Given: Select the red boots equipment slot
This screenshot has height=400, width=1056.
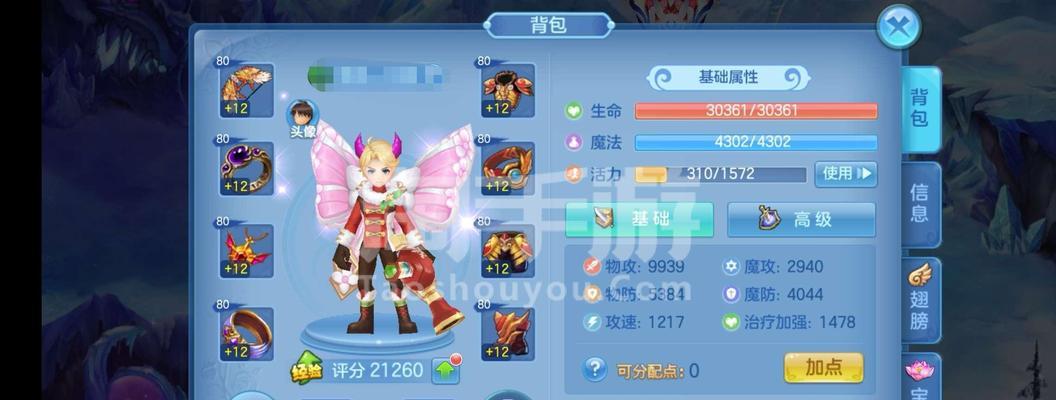Looking at the screenshot, I should point(508,333).
